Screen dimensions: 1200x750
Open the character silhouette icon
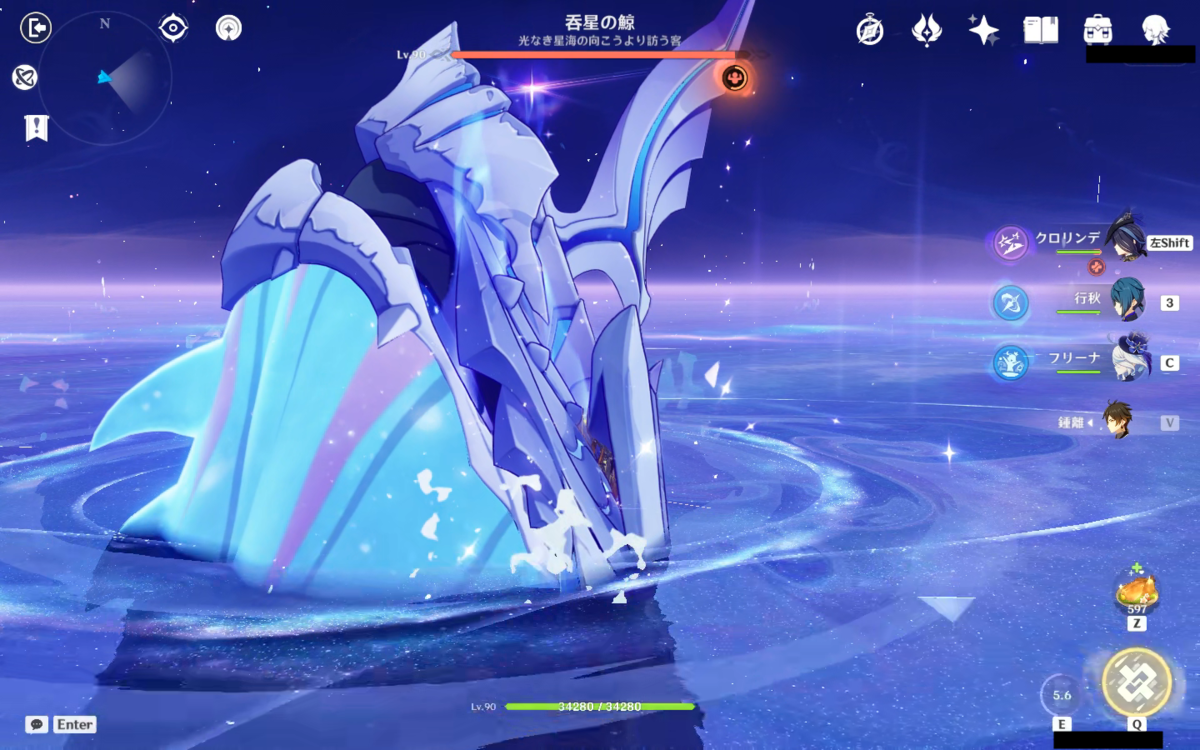coord(1156,30)
